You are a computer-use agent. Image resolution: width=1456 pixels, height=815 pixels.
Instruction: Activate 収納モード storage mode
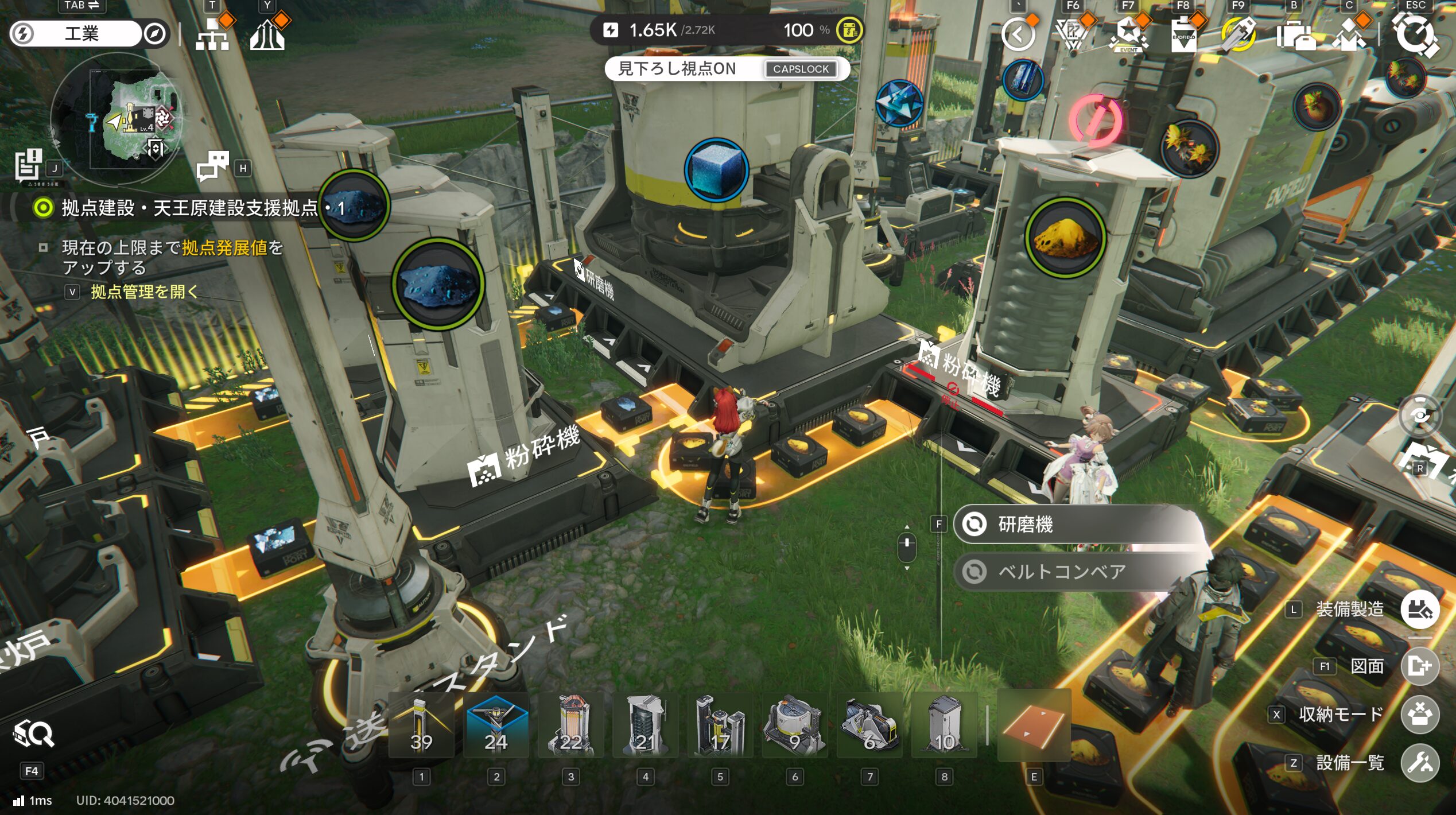pos(1420,715)
